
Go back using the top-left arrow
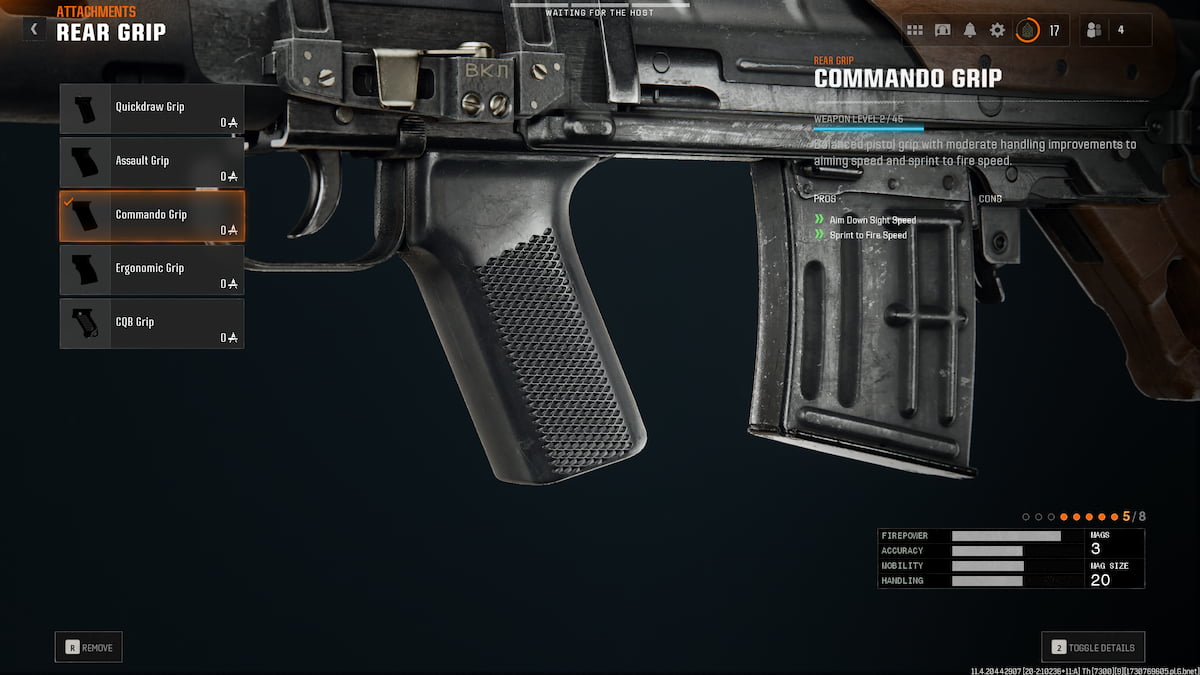point(34,29)
